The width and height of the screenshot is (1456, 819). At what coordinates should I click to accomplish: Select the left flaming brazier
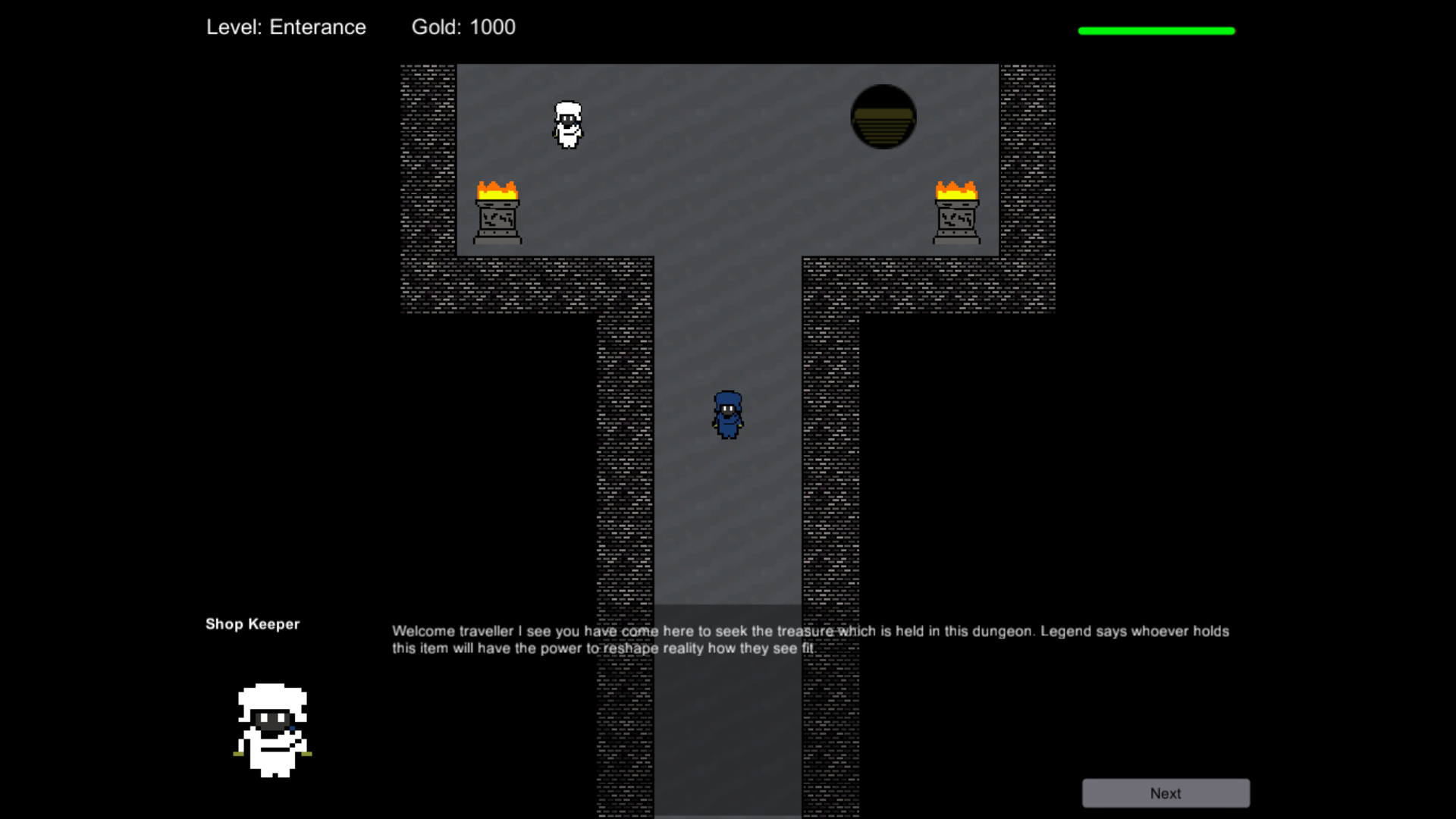pyautogui.click(x=497, y=212)
